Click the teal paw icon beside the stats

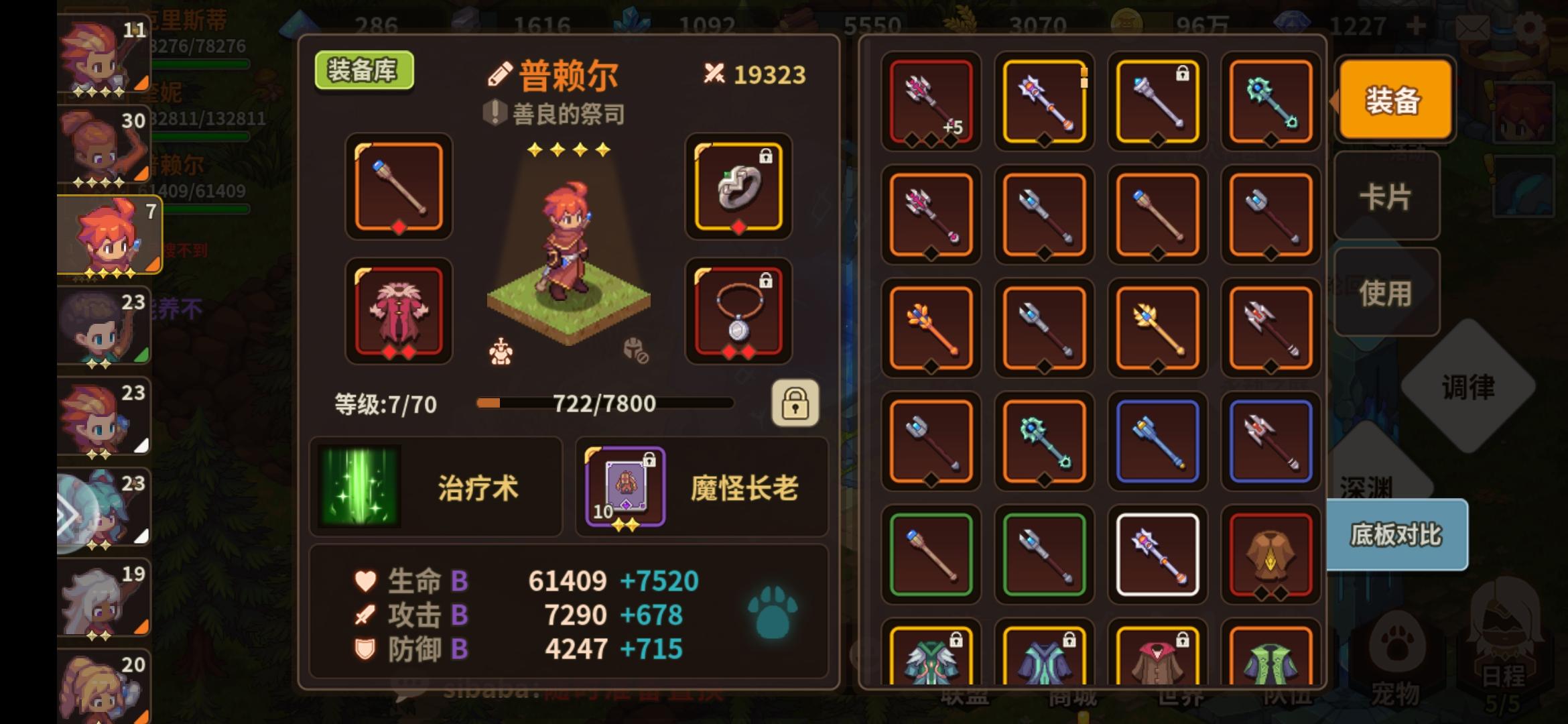coord(772,611)
